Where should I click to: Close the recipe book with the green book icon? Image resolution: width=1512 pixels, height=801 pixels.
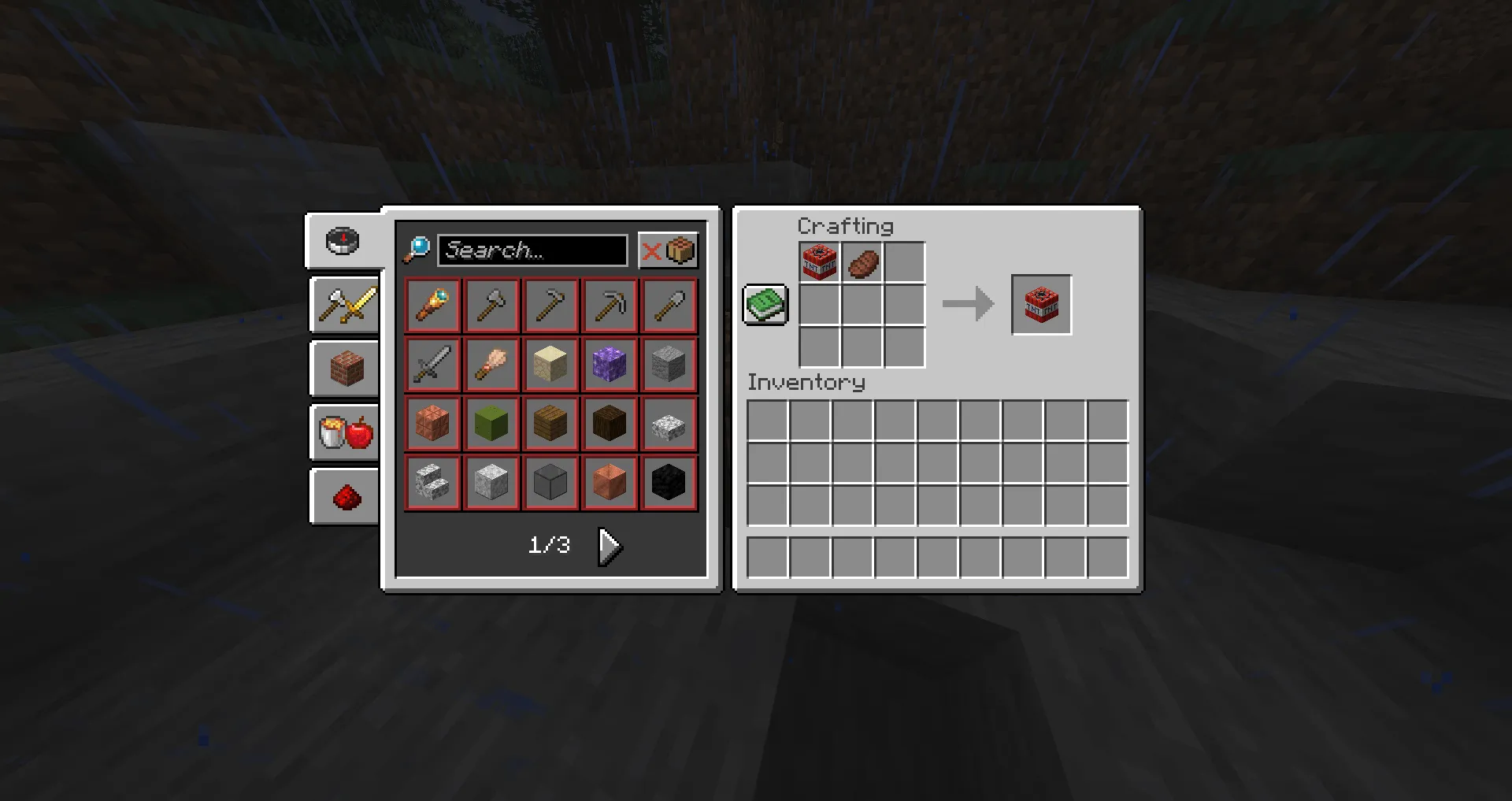click(x=765, y=303)
